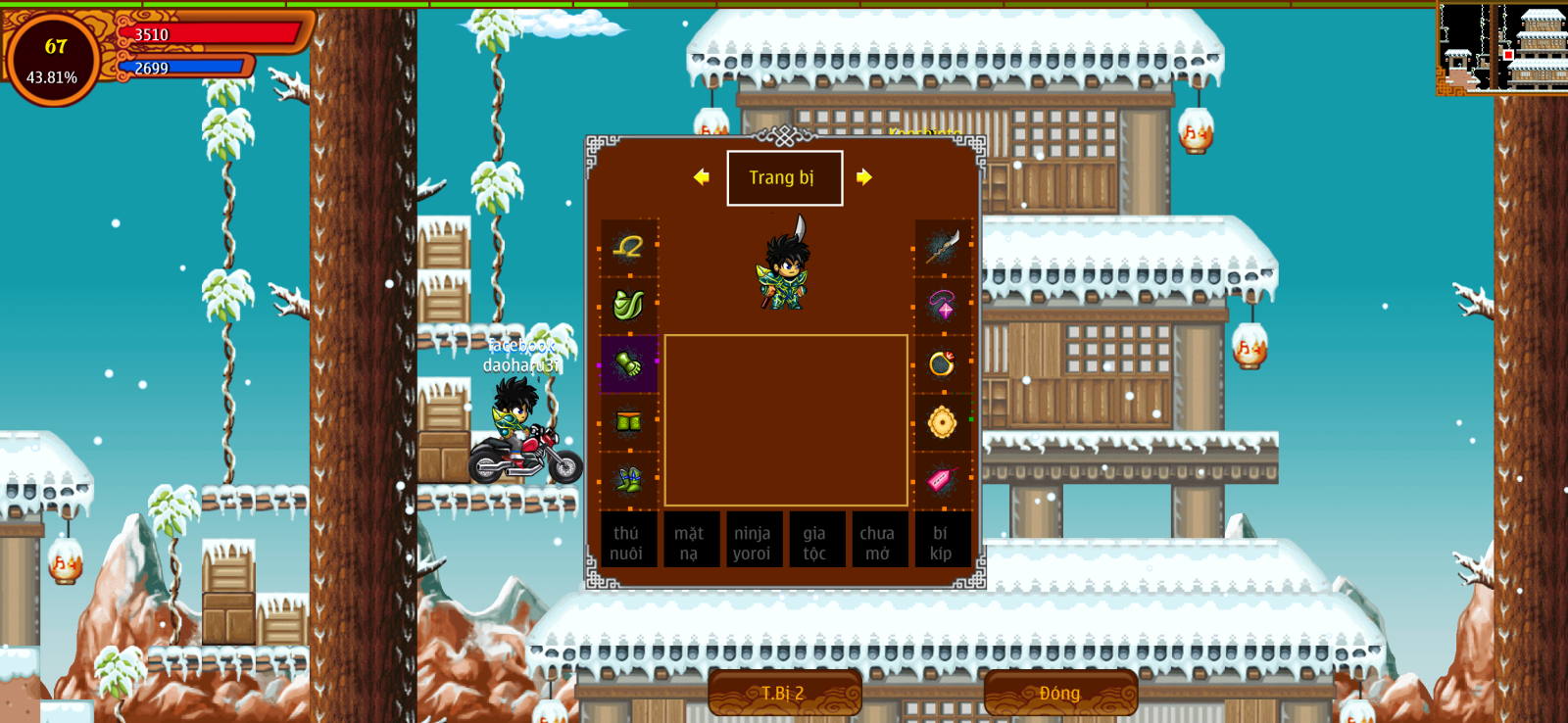Screen dimensions: 1568x723
Task: Choose the pink charm tag slot
Action: tap(942, 480)
